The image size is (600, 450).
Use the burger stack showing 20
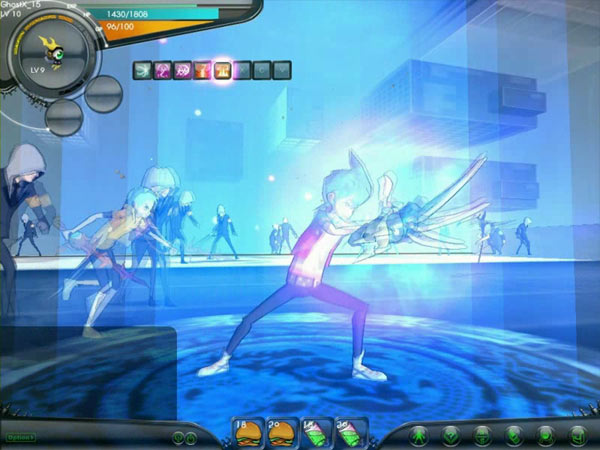click(x=281, y=432)
